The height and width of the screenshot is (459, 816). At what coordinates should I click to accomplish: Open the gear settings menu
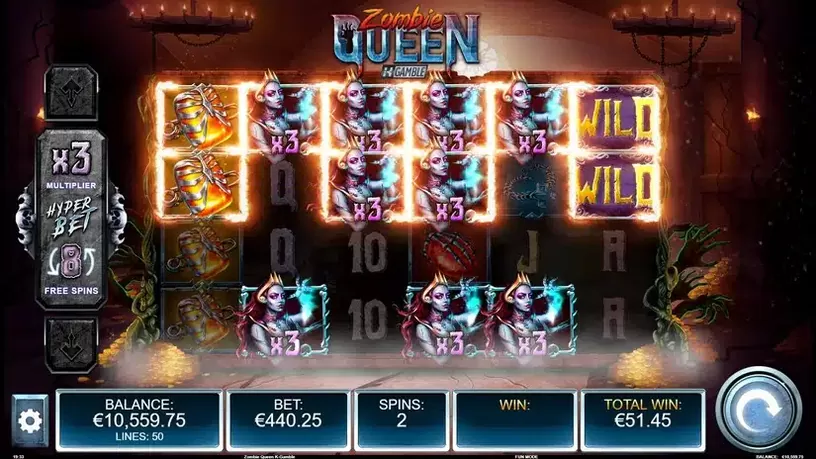coord(30,421)
